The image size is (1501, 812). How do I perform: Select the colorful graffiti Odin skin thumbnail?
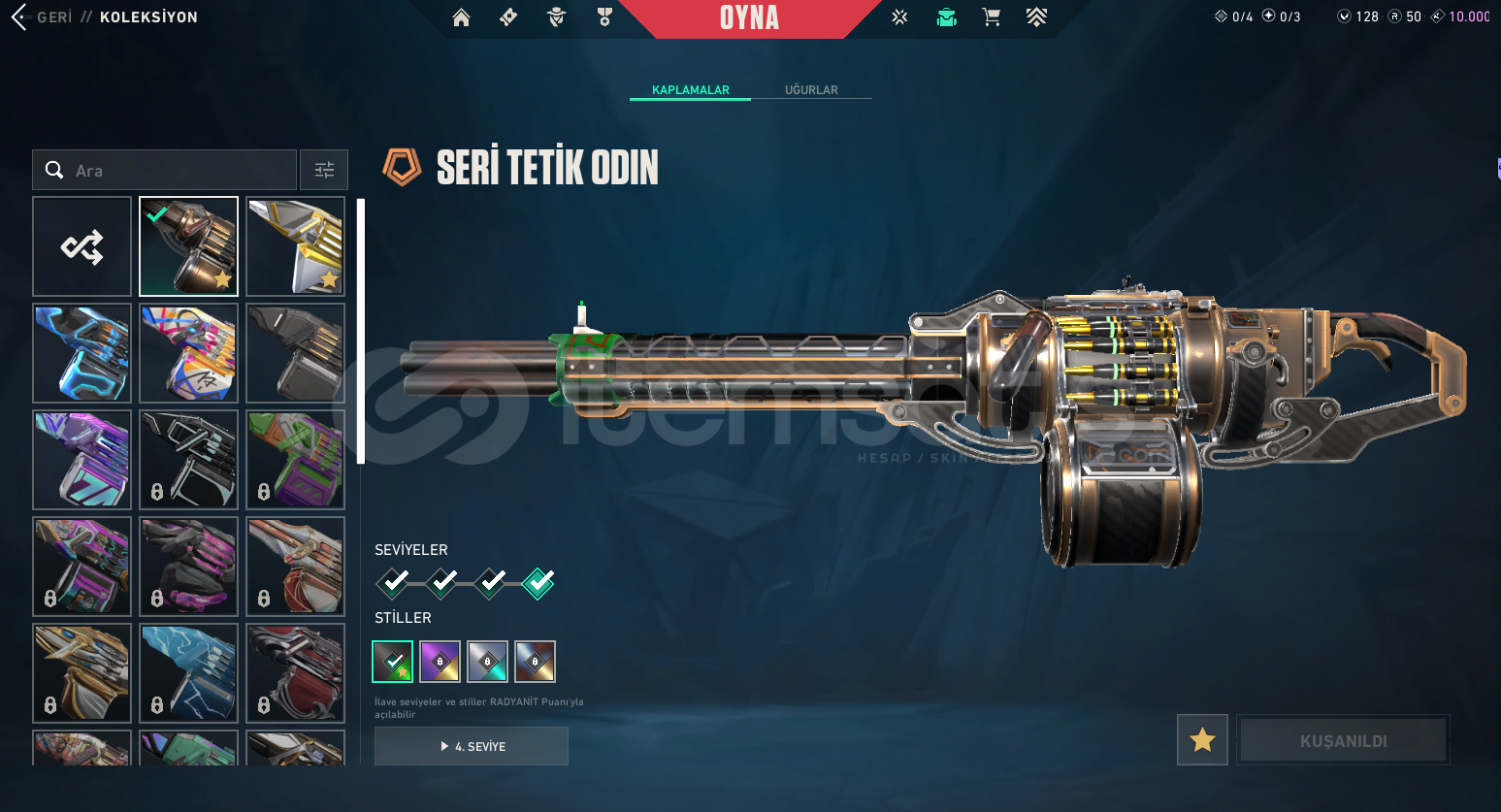pos(189,353)
